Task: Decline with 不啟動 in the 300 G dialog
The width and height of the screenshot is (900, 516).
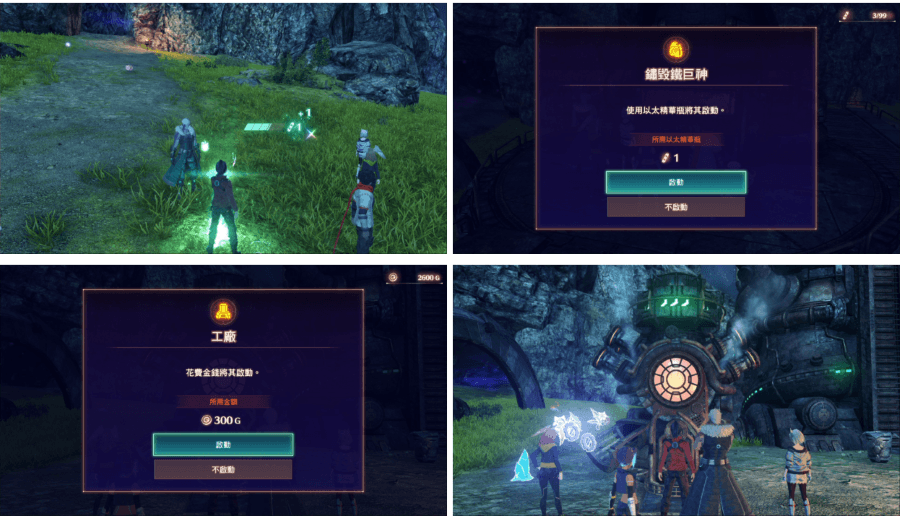Action: [x=223, y=469]
